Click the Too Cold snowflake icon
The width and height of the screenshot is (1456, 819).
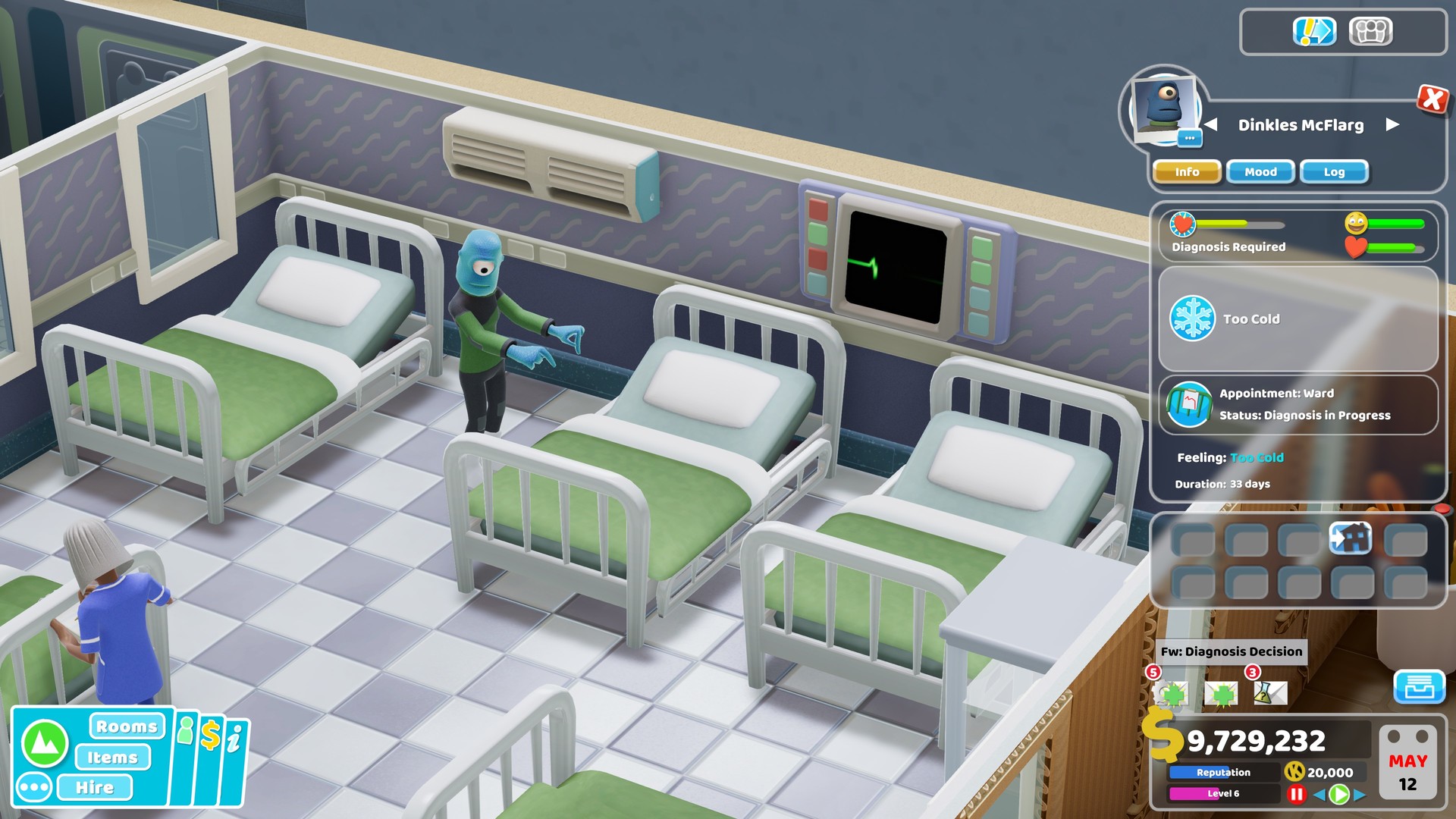coord(1192,318)
